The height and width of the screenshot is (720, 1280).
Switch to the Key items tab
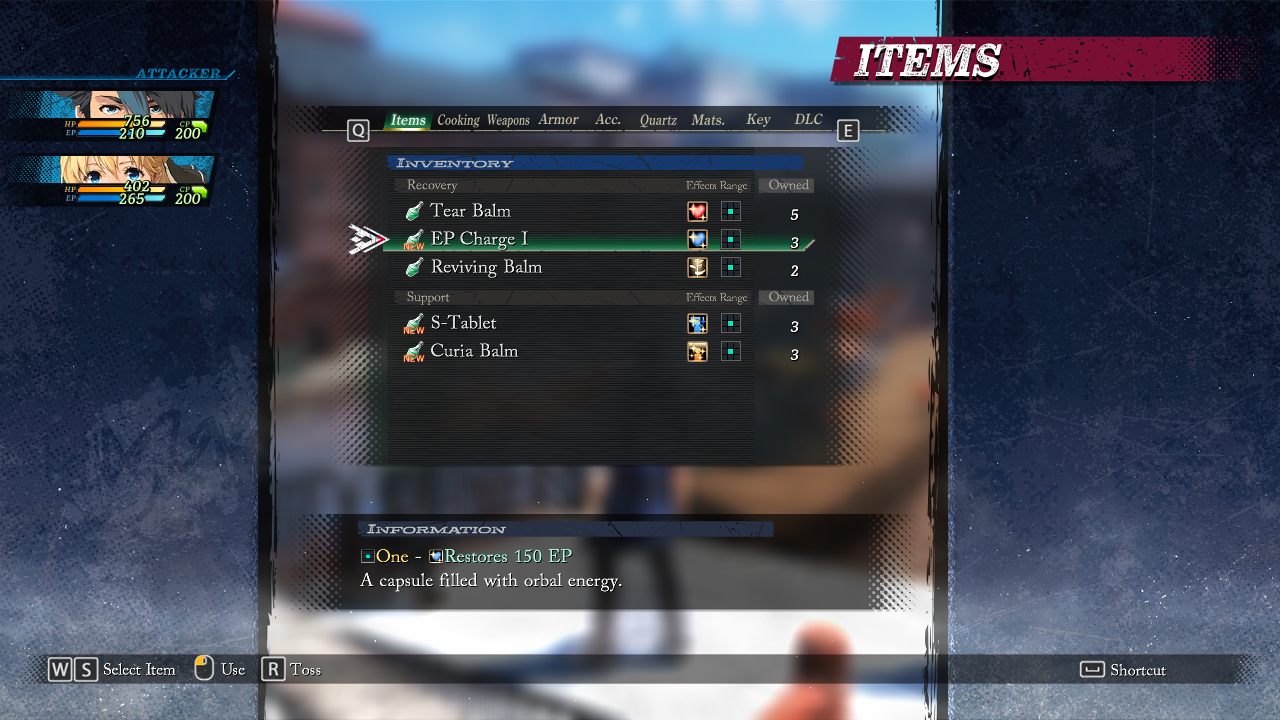coord(758,120)
